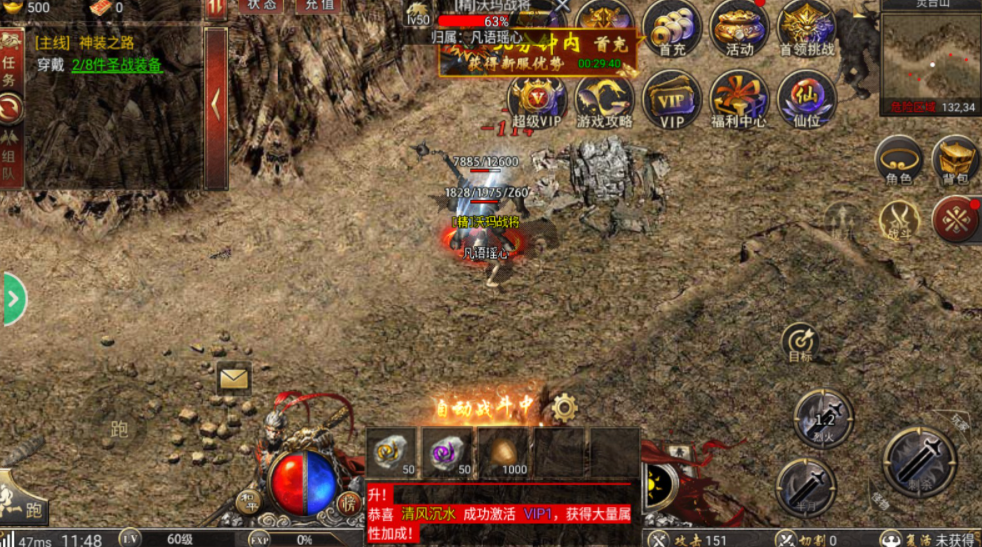Open the 背包 backpack
Screen dimensions: 982x547
(x=955, y=160)
